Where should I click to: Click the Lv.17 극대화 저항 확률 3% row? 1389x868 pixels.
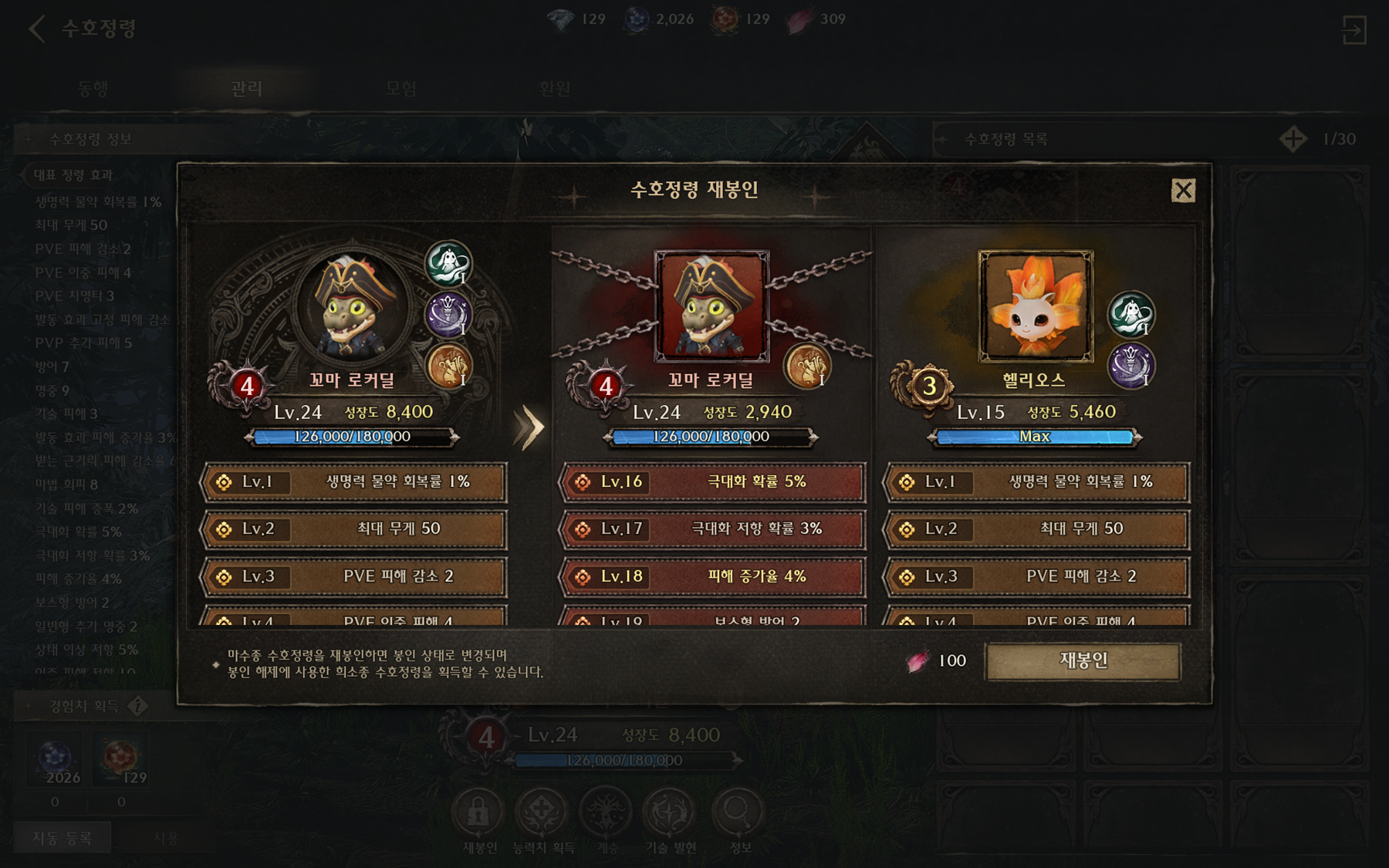pos(711,529)
